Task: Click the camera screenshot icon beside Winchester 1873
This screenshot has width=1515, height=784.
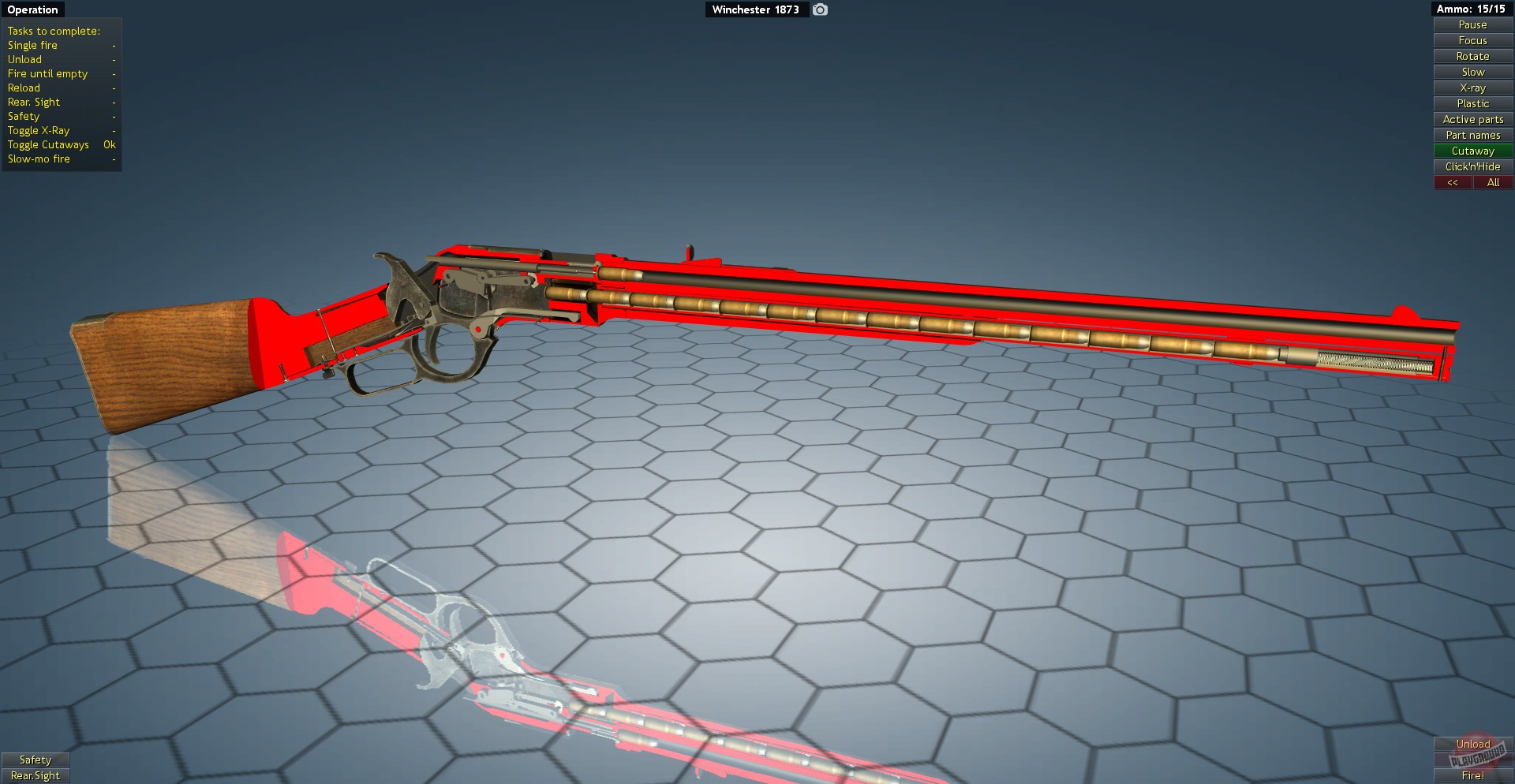Action: (819, 9)
